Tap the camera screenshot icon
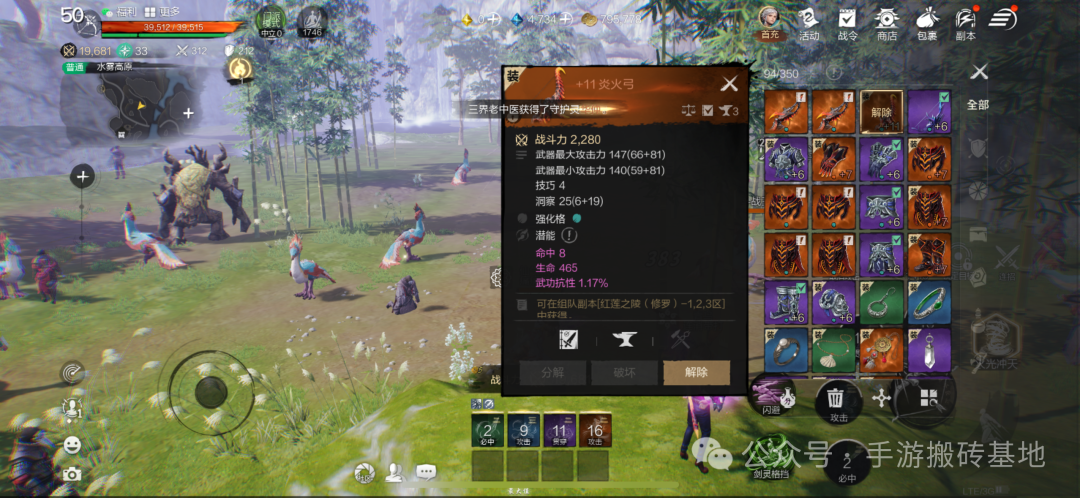This screenshot has width=1080, height=498. (72, 474)
